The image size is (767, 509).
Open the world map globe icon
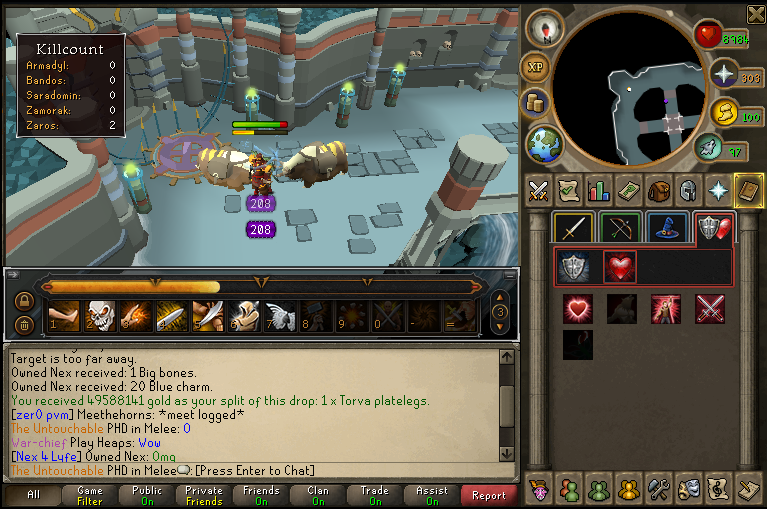pyautogui.click(x=544, y=142)
